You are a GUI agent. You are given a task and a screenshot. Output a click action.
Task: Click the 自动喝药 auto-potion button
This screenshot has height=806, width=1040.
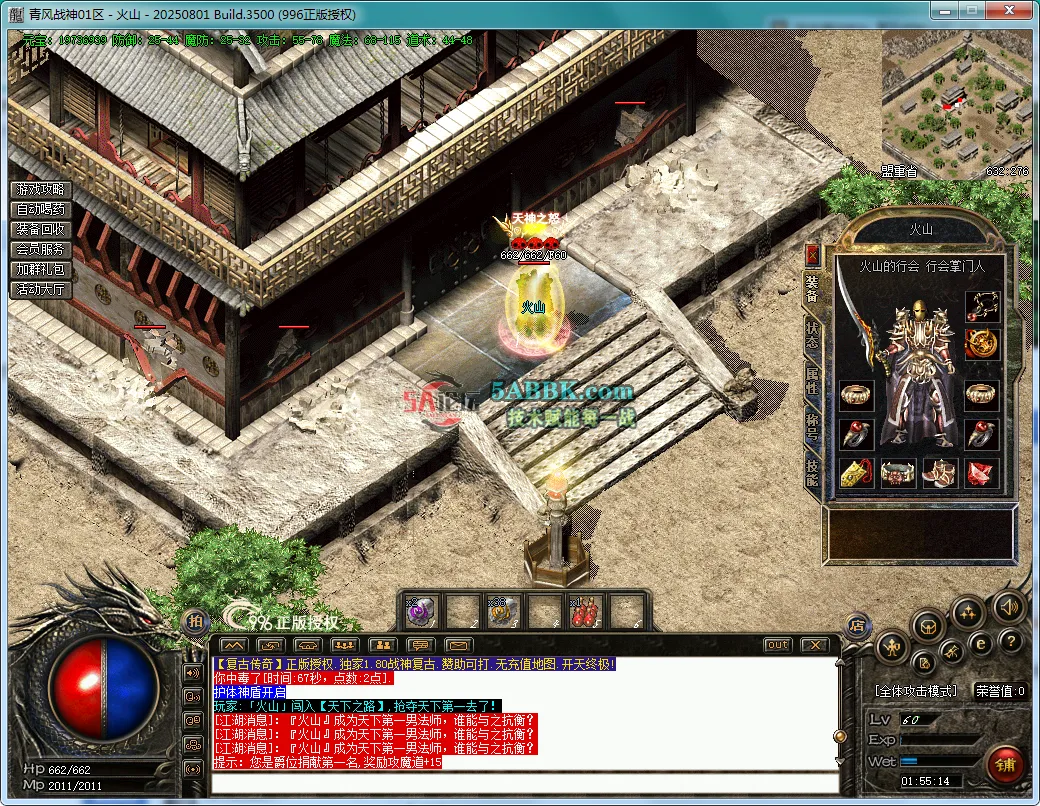tap(40, 210)
